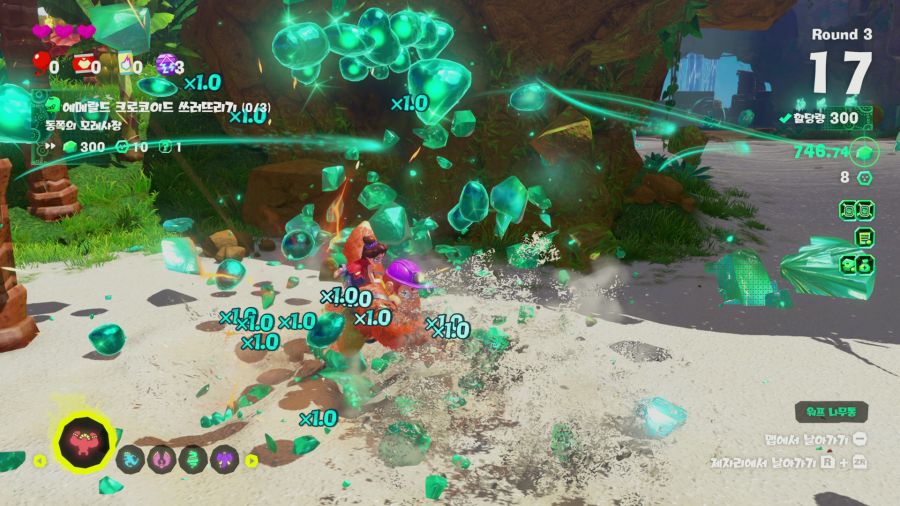Select the flame card item icon
This screenshot has height=506, width=900.
[x=127, y=65]
